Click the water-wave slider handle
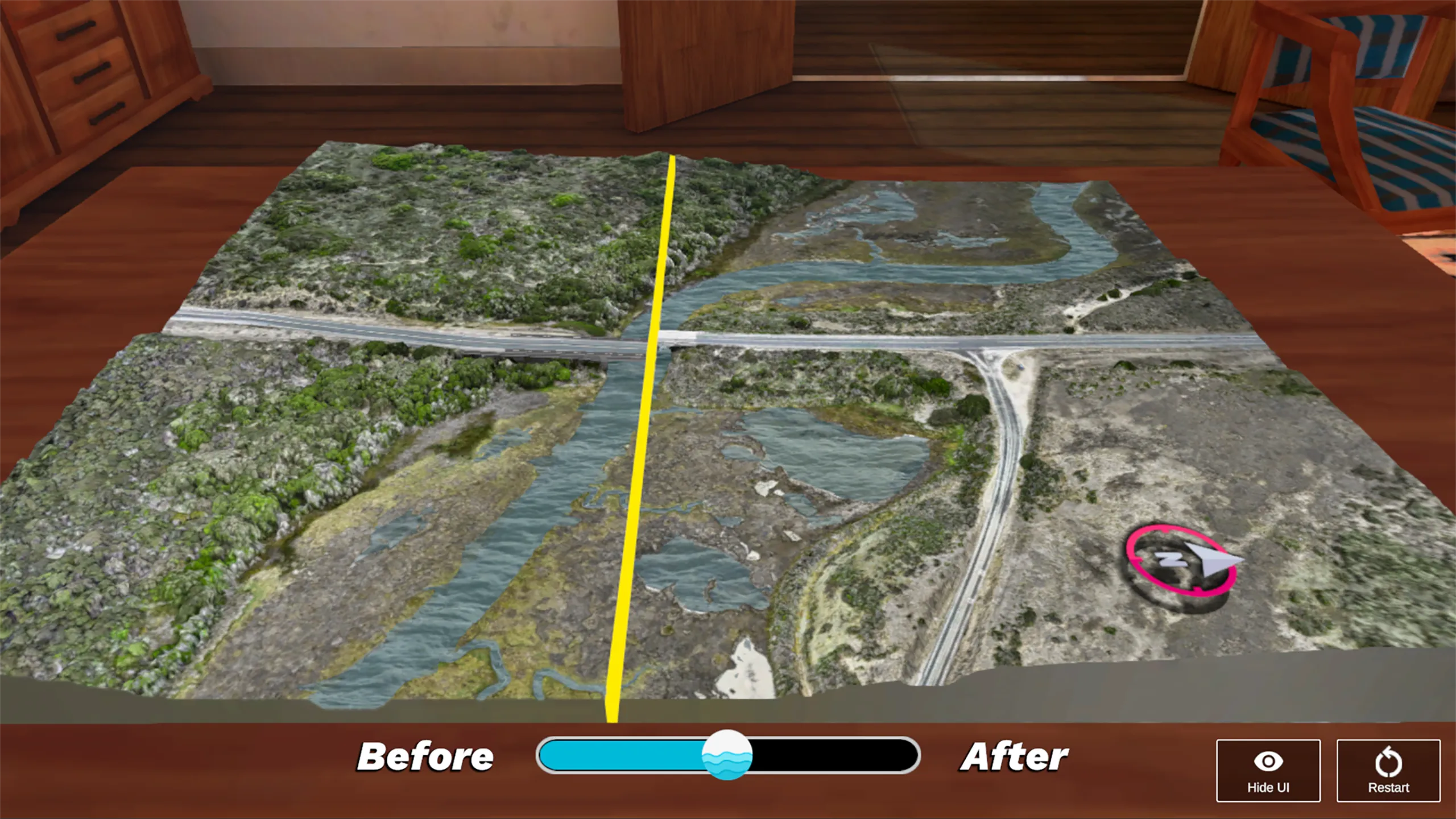This screenshot has width=1456, height=819. (727, 755)
